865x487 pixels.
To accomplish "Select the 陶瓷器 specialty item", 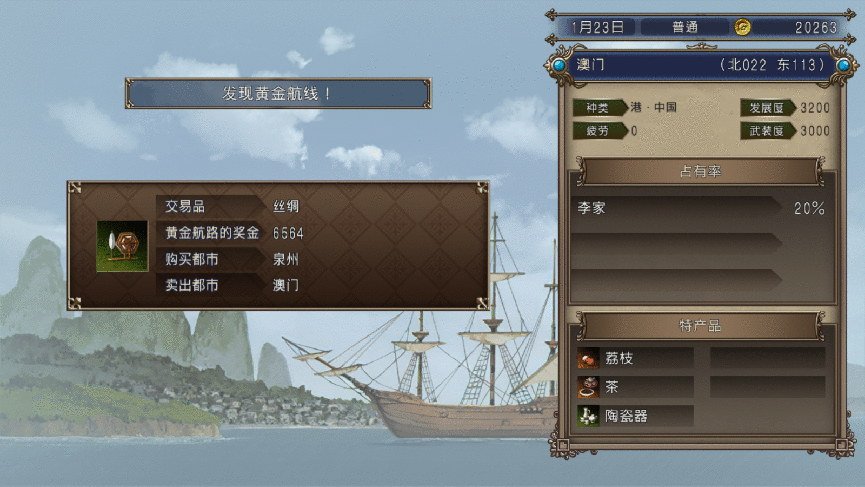I will click(x=634, y=416).
